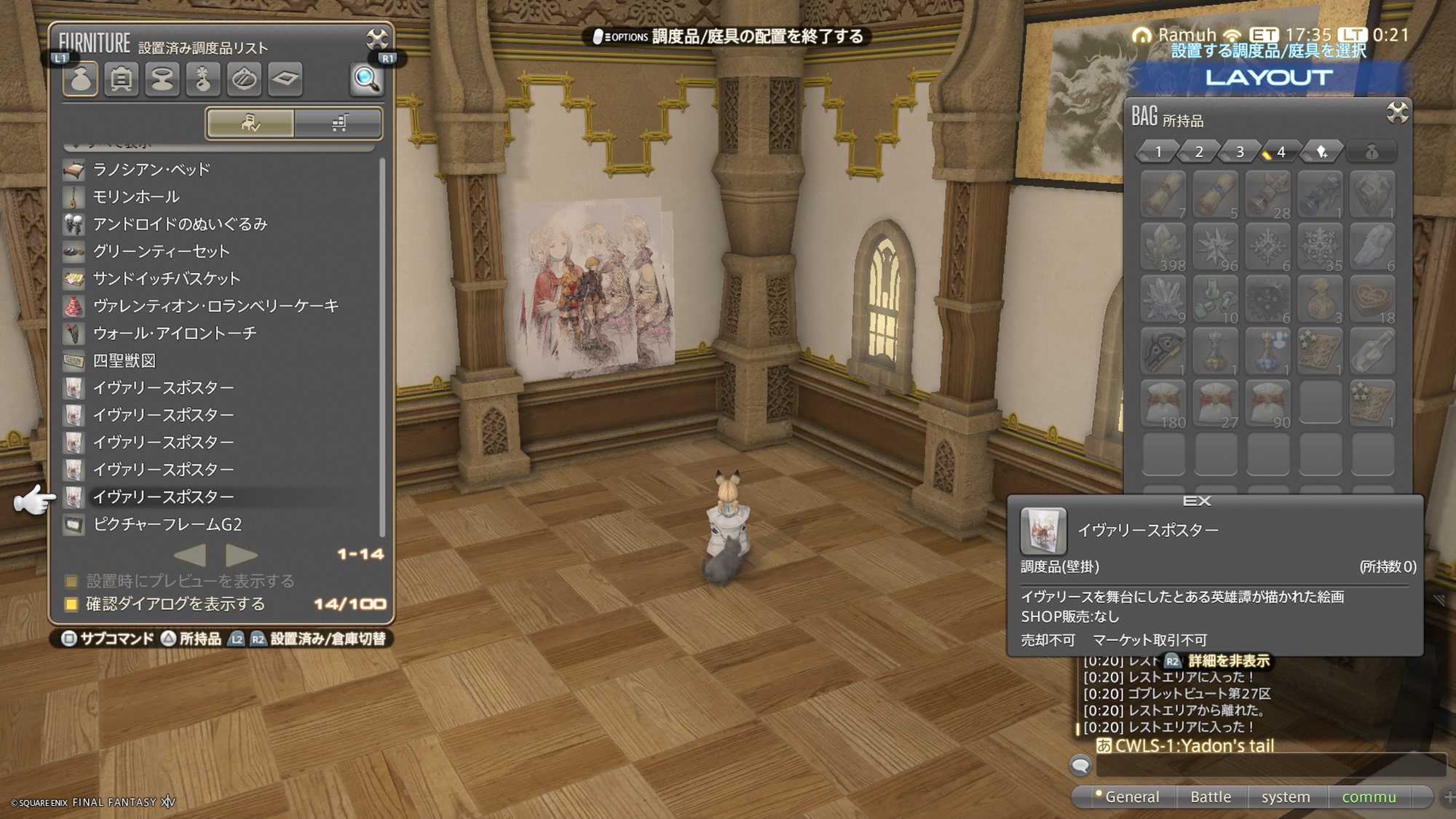Choose the 四聖獣図 list entry
The image size is (1456, 819).
(x=124, y=360)
